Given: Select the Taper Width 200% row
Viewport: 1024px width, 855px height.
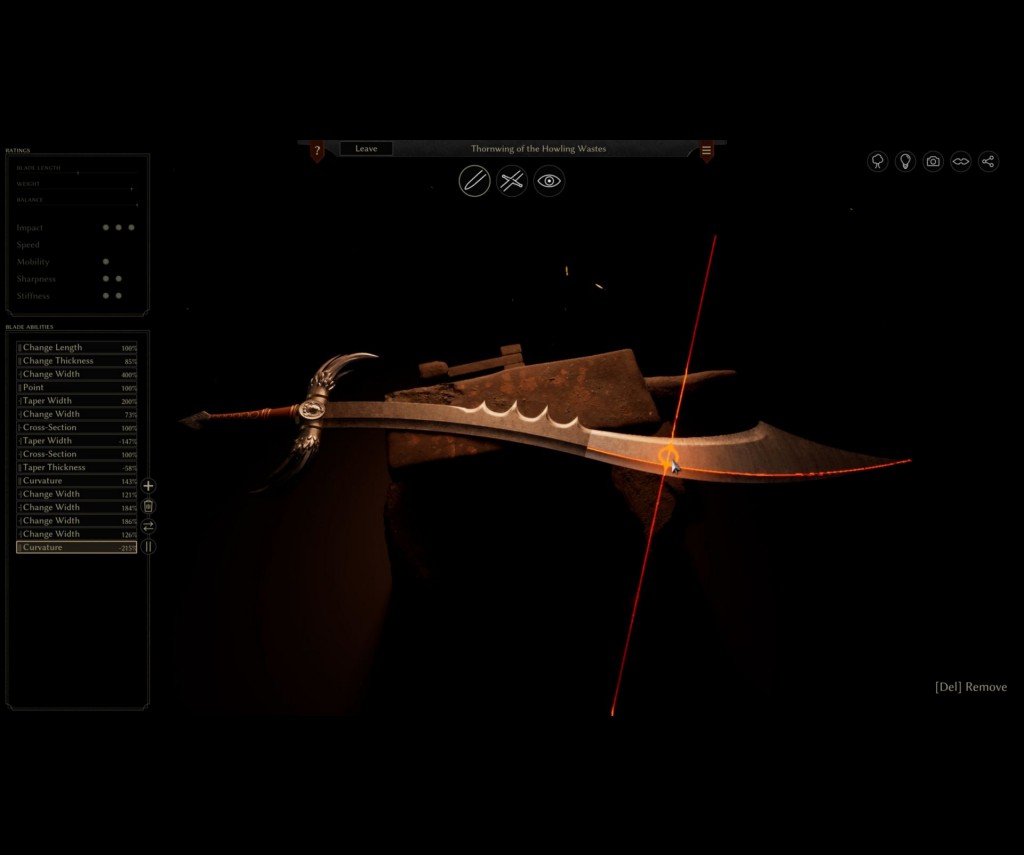Looking at the screenshot, I should (77, 401).
